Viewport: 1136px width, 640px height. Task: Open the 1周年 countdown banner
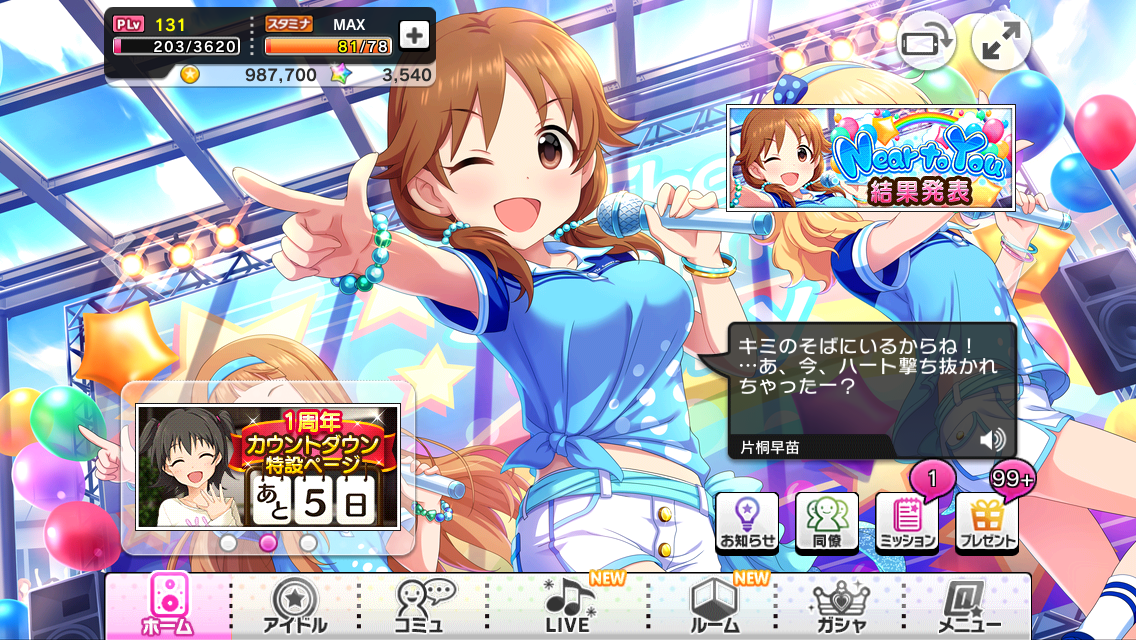coord(268,466)
